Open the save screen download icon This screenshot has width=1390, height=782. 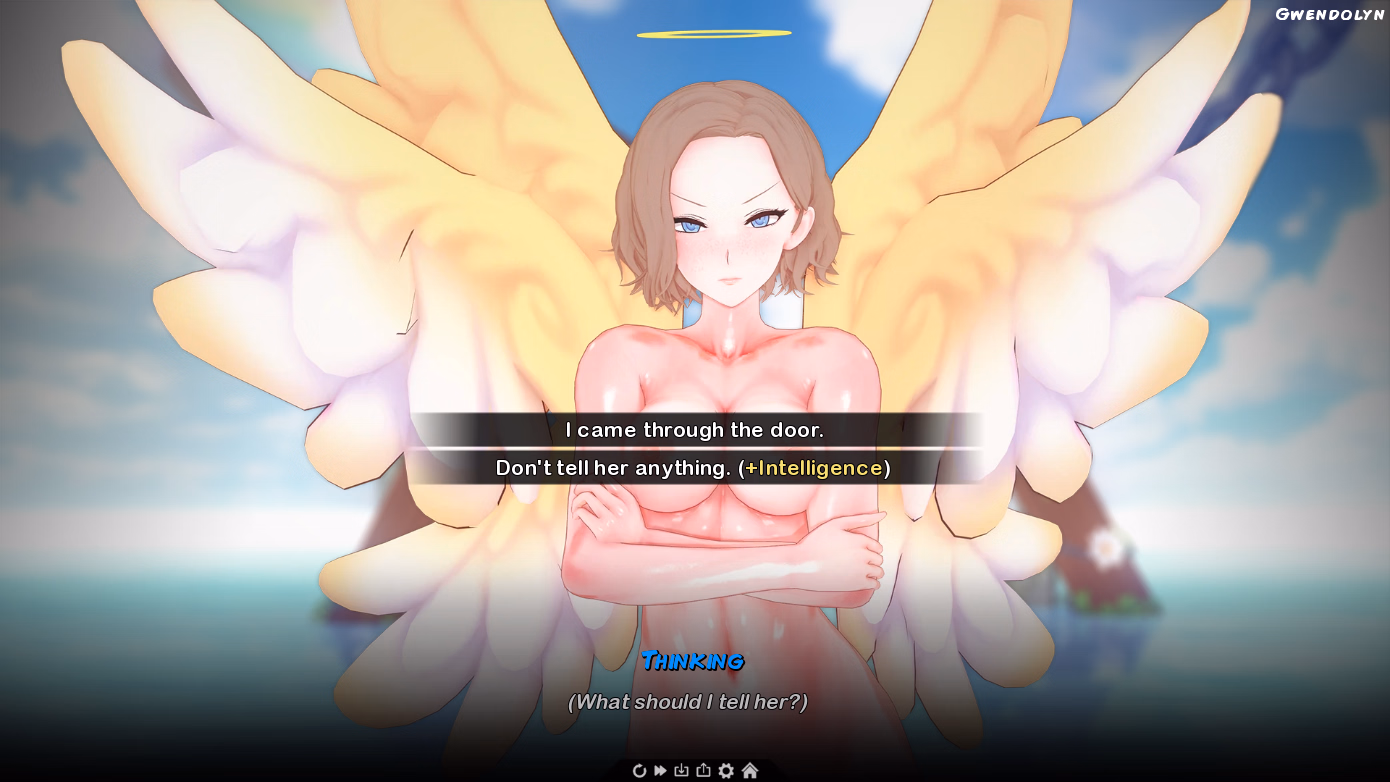681,770
